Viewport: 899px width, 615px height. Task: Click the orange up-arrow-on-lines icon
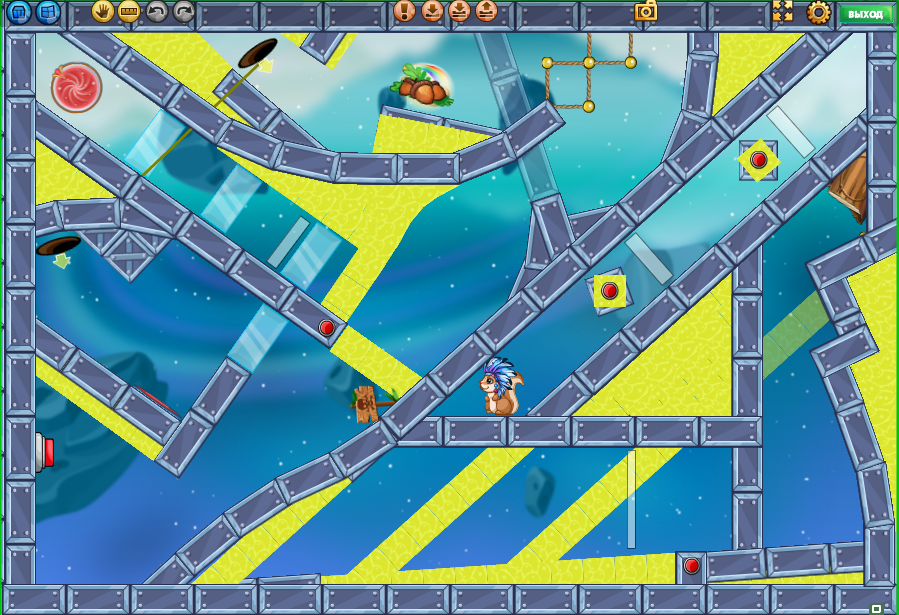tap(486, 12)
